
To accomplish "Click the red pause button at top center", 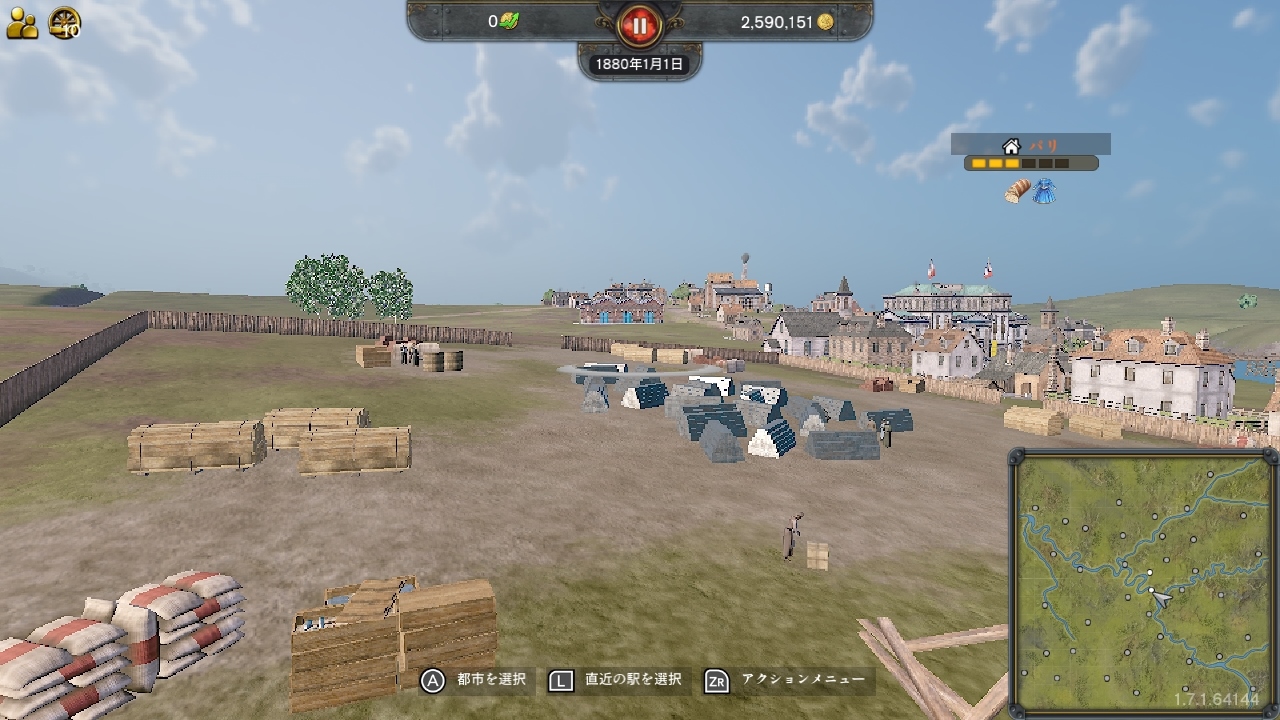I will (x=639, y=26).
